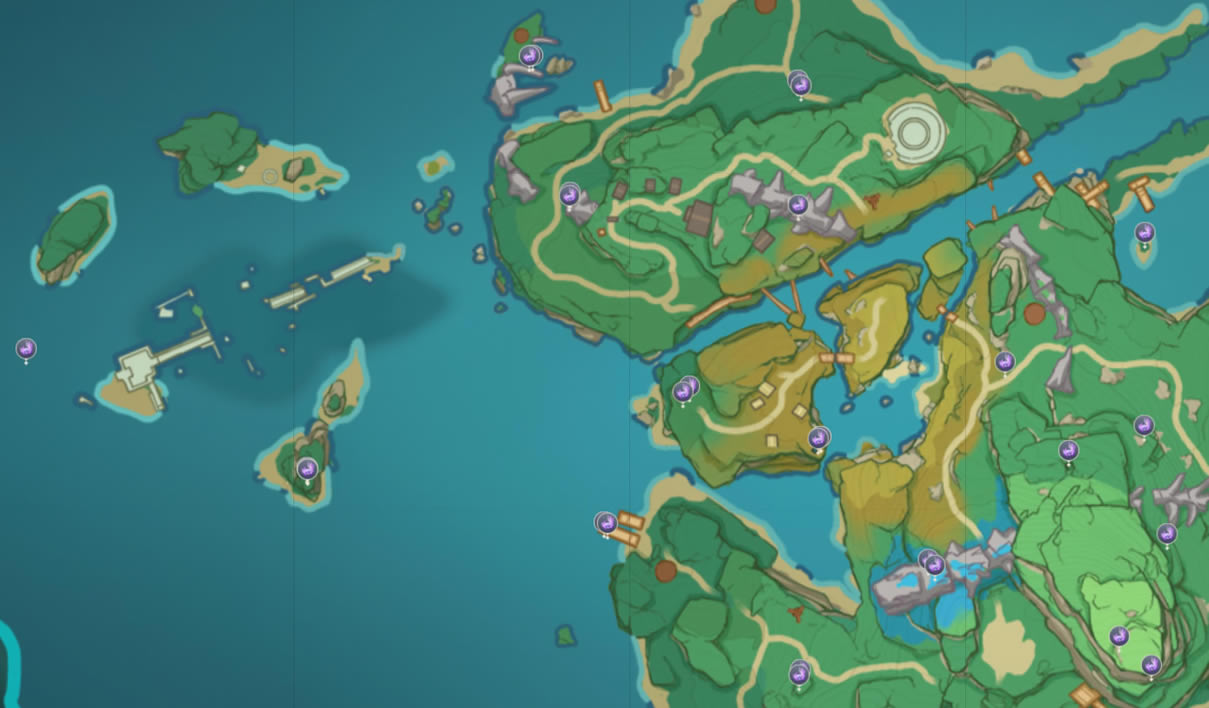Pick the marker on the yellow island's eastern shore

[819, 437]
